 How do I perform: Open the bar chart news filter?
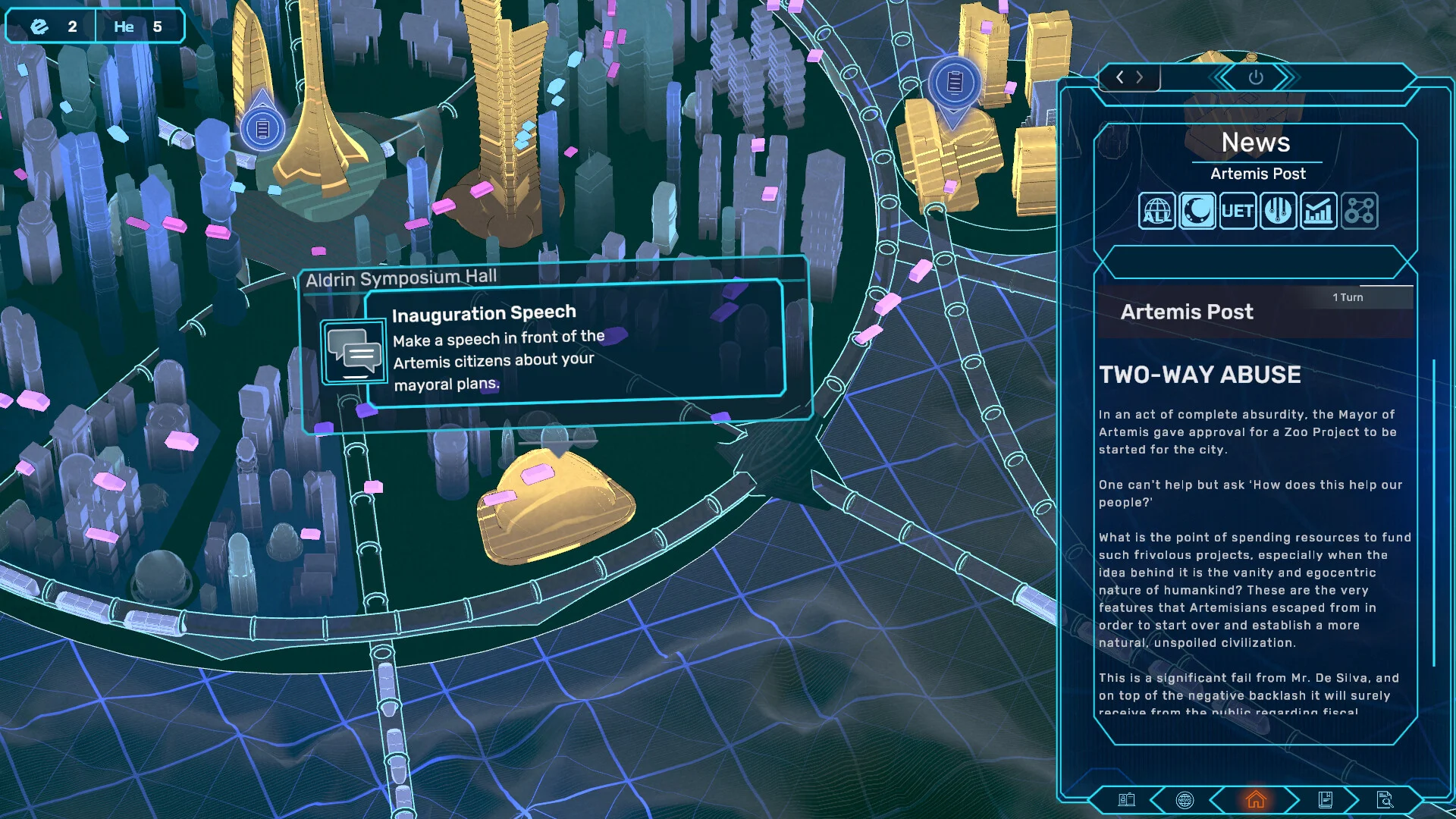[1319, 212]
